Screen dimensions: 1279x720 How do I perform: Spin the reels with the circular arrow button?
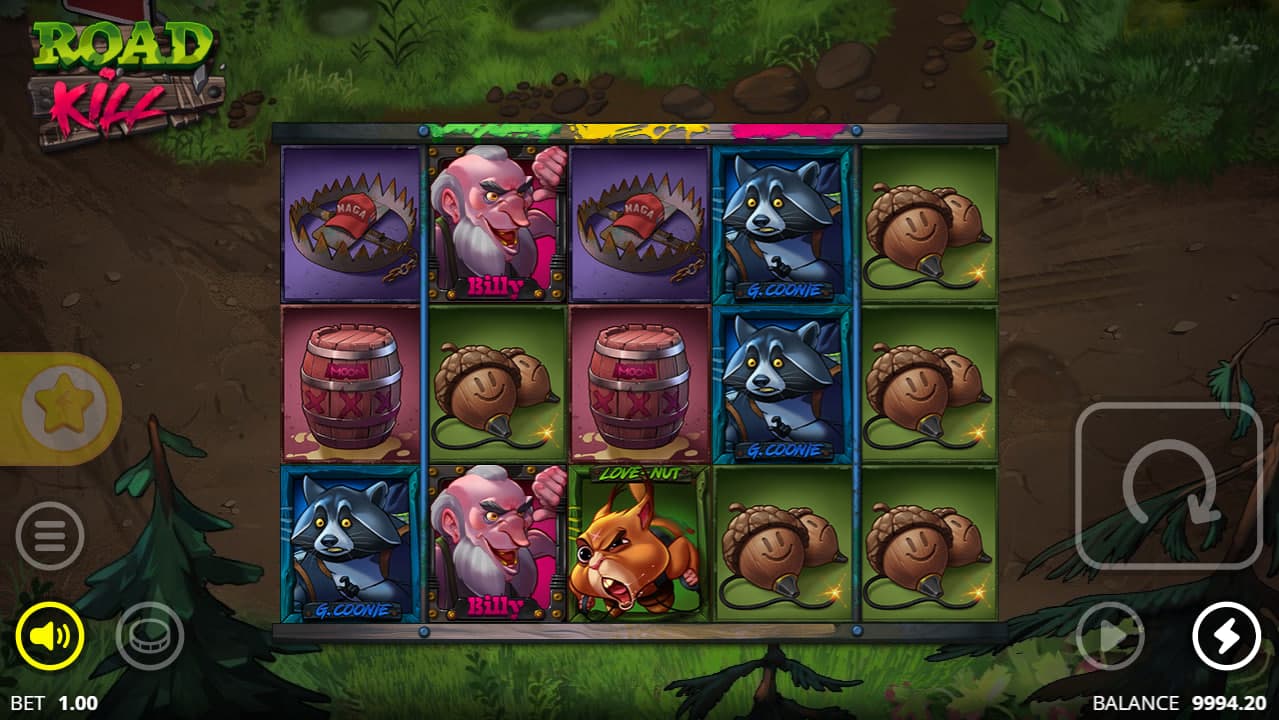[x=1168, y=486]
